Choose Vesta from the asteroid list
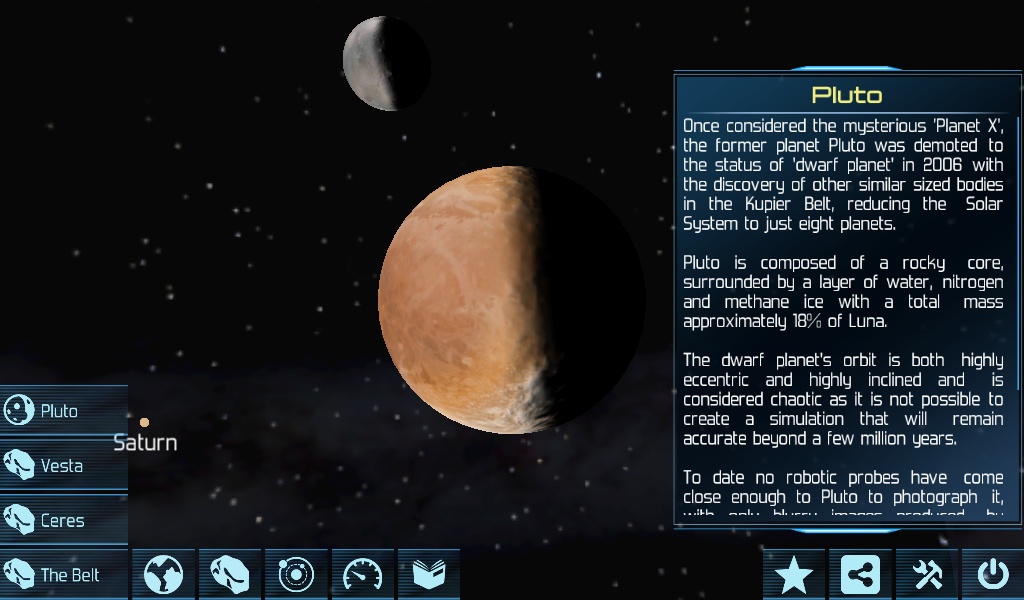The height and width of the screenshot is (600, 1024). [x=62, y=466]
